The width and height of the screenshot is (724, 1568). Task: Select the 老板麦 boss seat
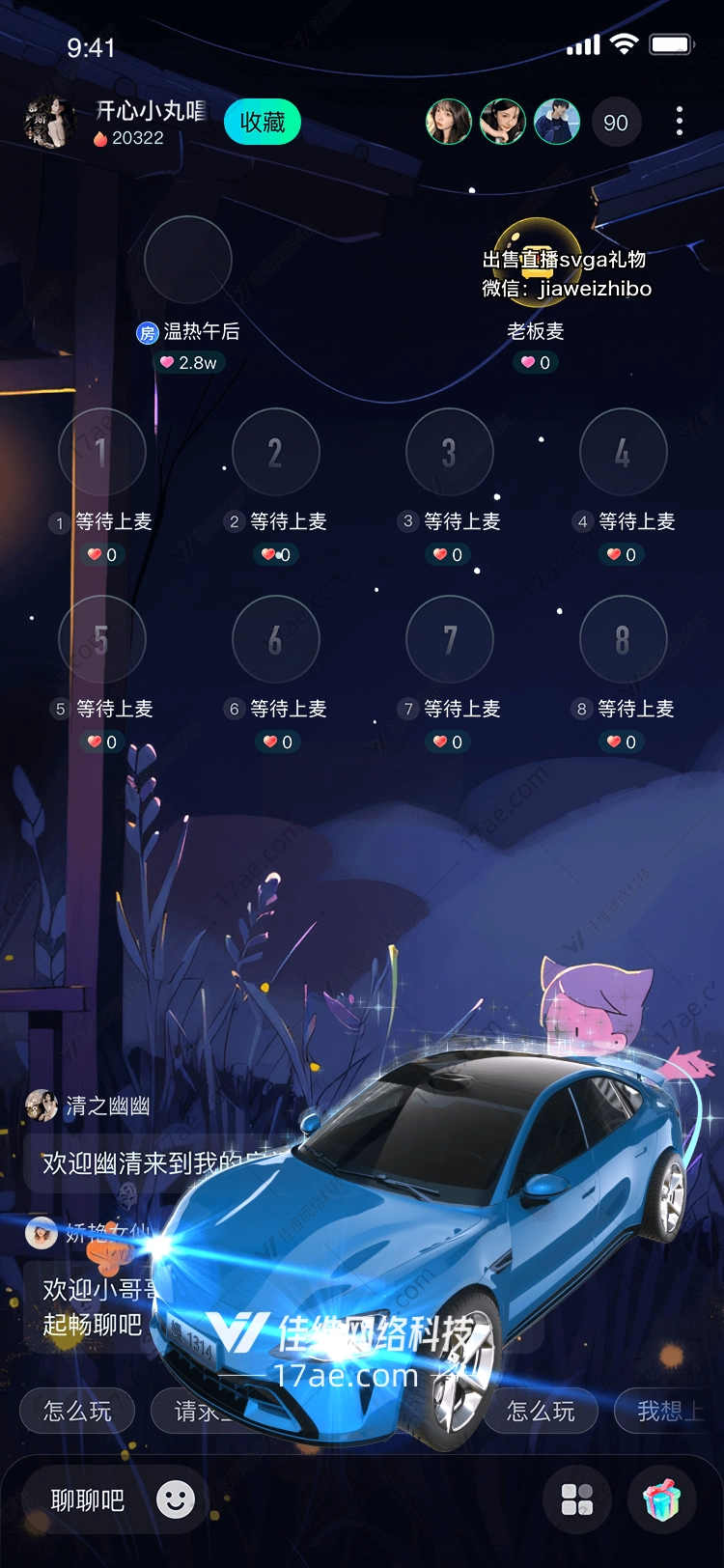(x=536, y=260)
